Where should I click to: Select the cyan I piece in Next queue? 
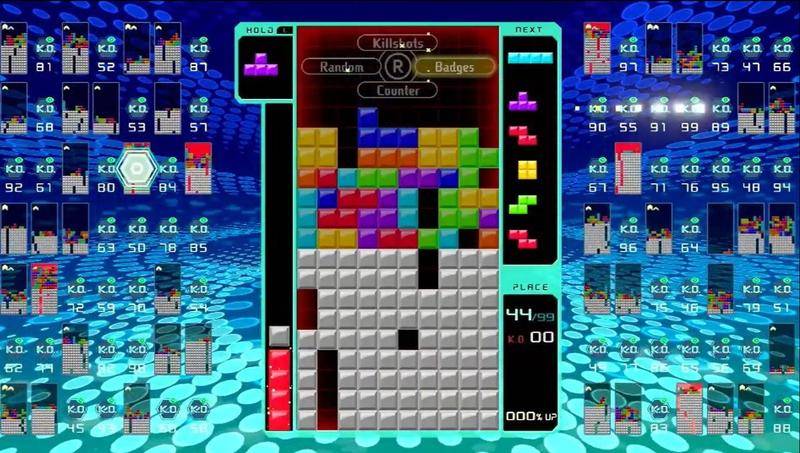pos(529,58)
